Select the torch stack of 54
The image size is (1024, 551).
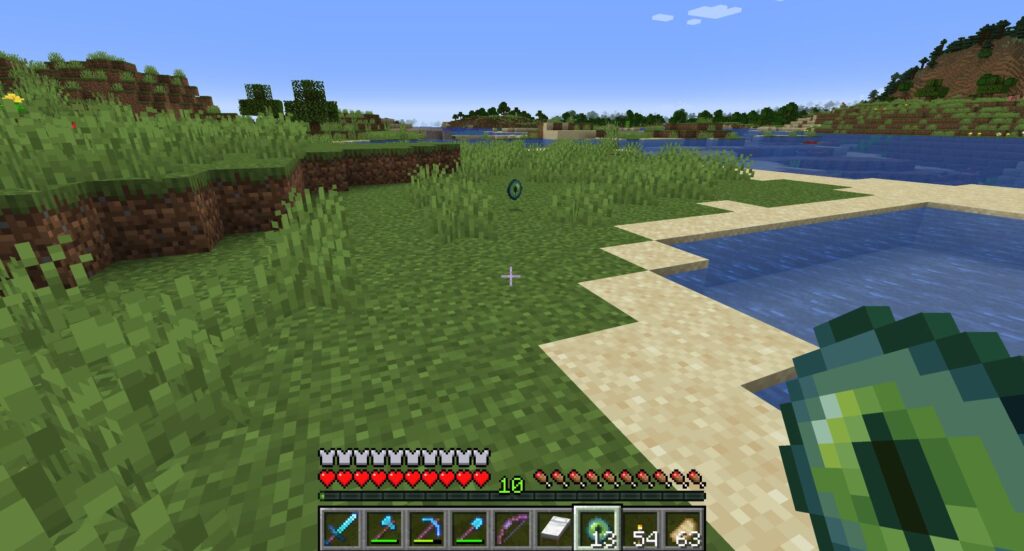[641, 527]
